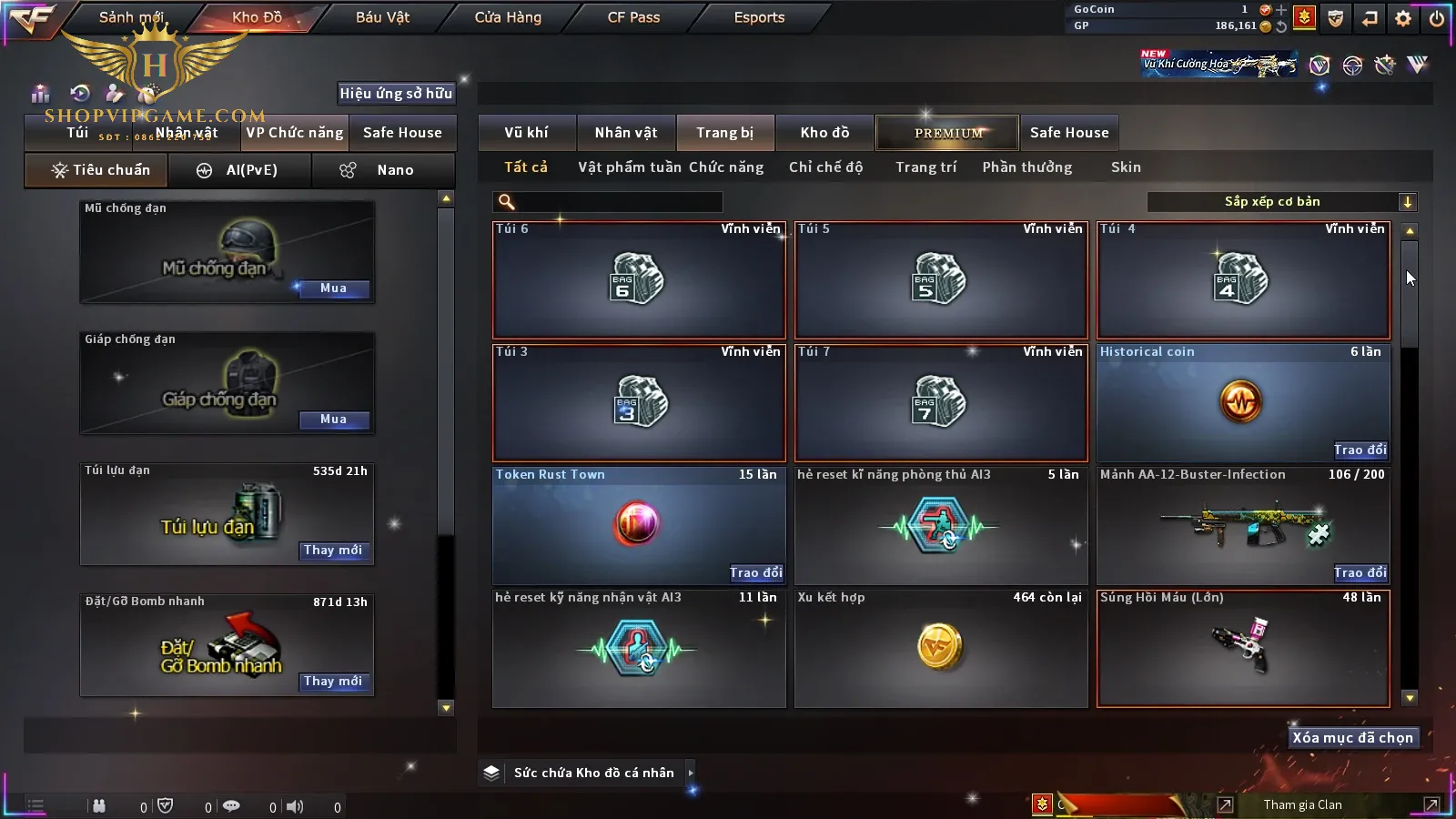Viewport: 1456px width, 819px height.
Task: Select the PREMIUM inventory tab
Action: point(947,133)
